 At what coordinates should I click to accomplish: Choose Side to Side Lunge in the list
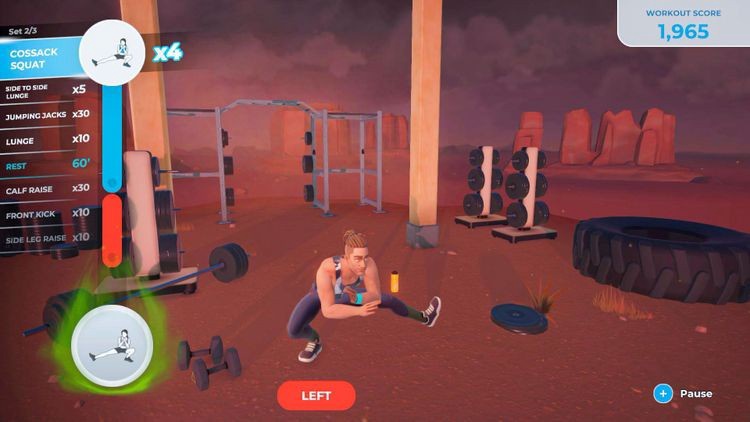point(45,92)
